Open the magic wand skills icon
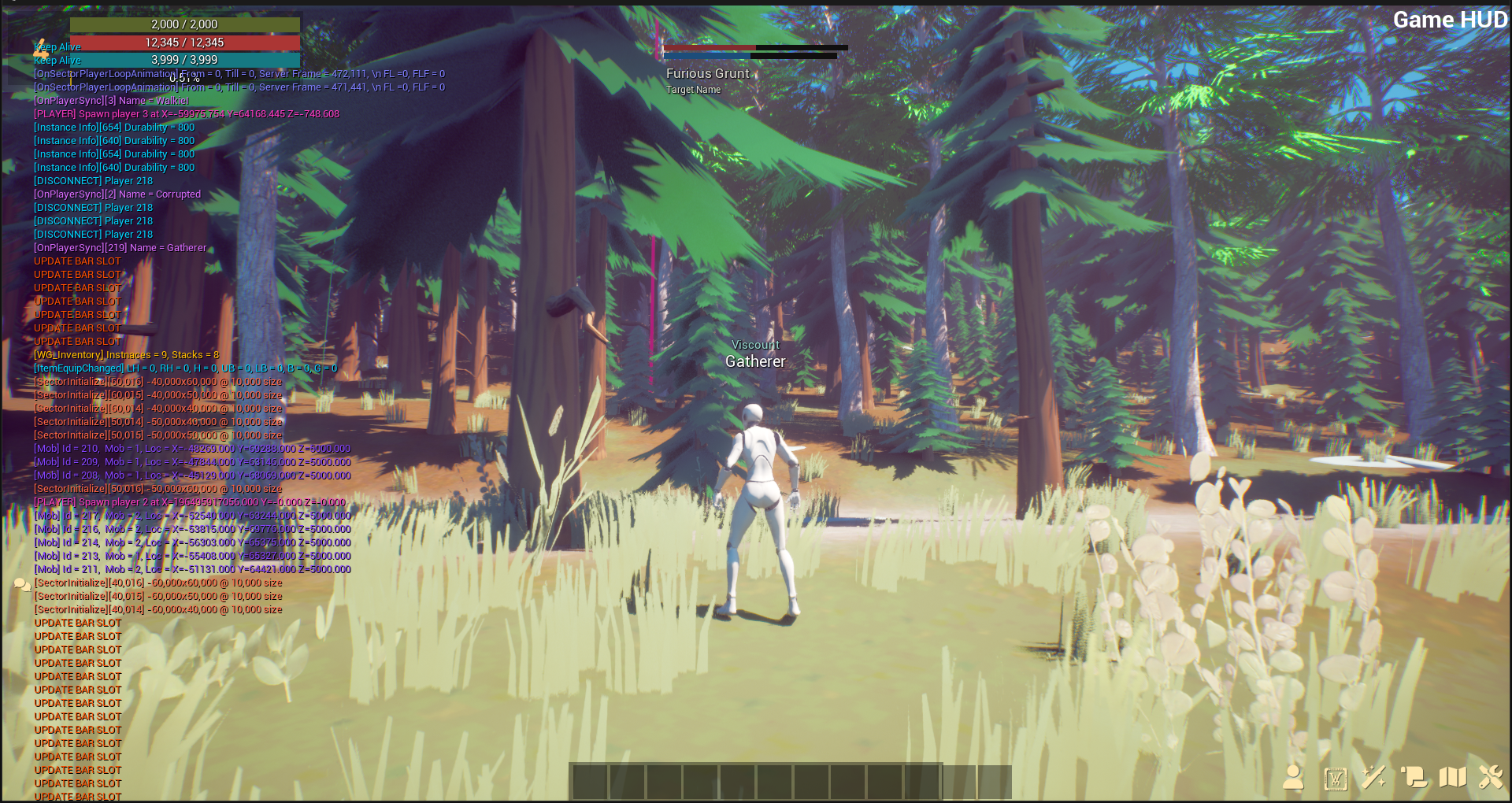 tap(1374, 777)
